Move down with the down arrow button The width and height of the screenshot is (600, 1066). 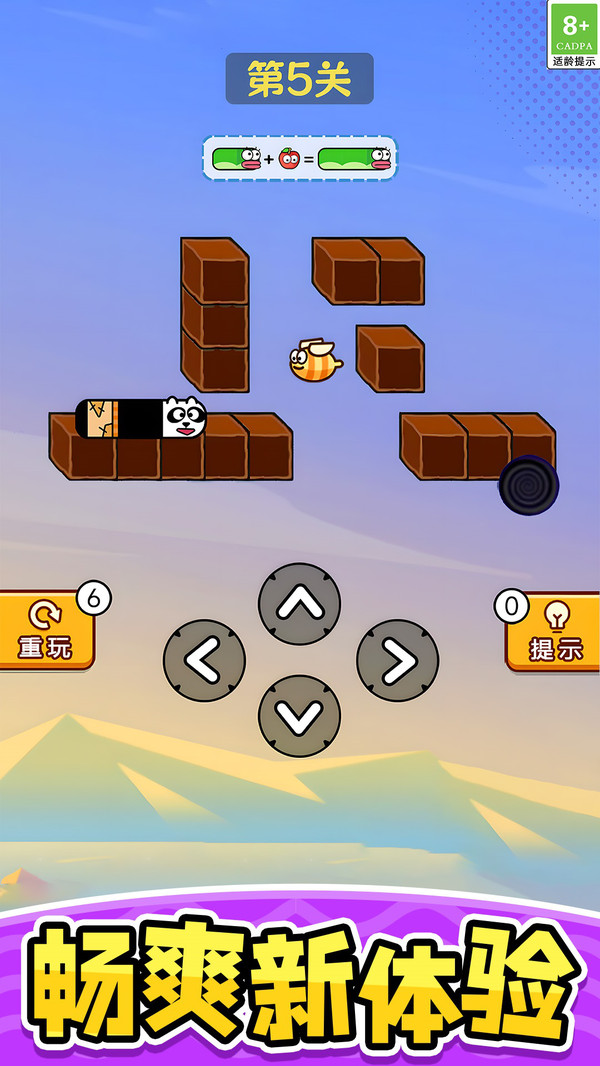tap(299, 716)
